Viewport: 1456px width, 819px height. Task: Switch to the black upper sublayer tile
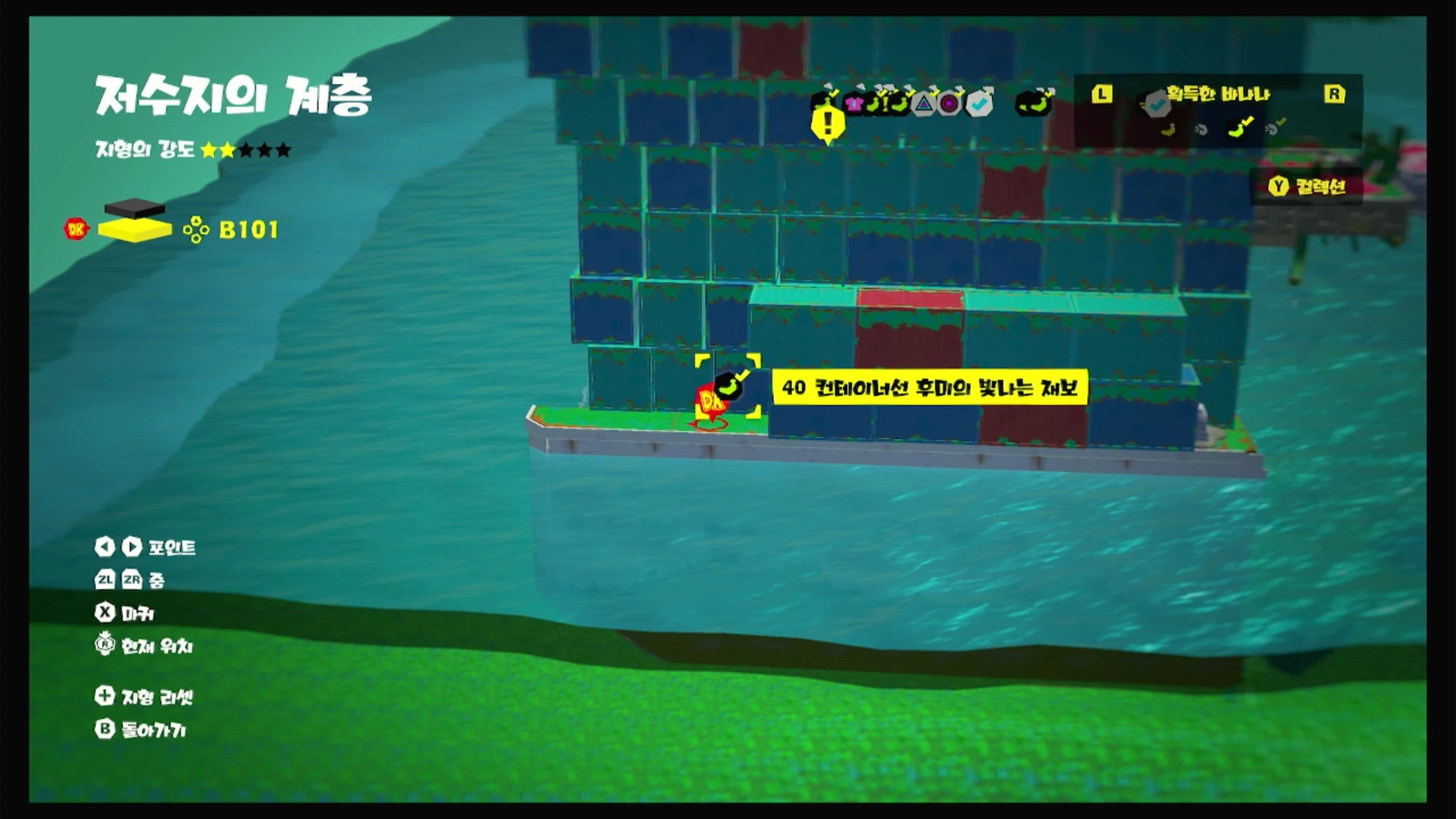coord(135,207)
